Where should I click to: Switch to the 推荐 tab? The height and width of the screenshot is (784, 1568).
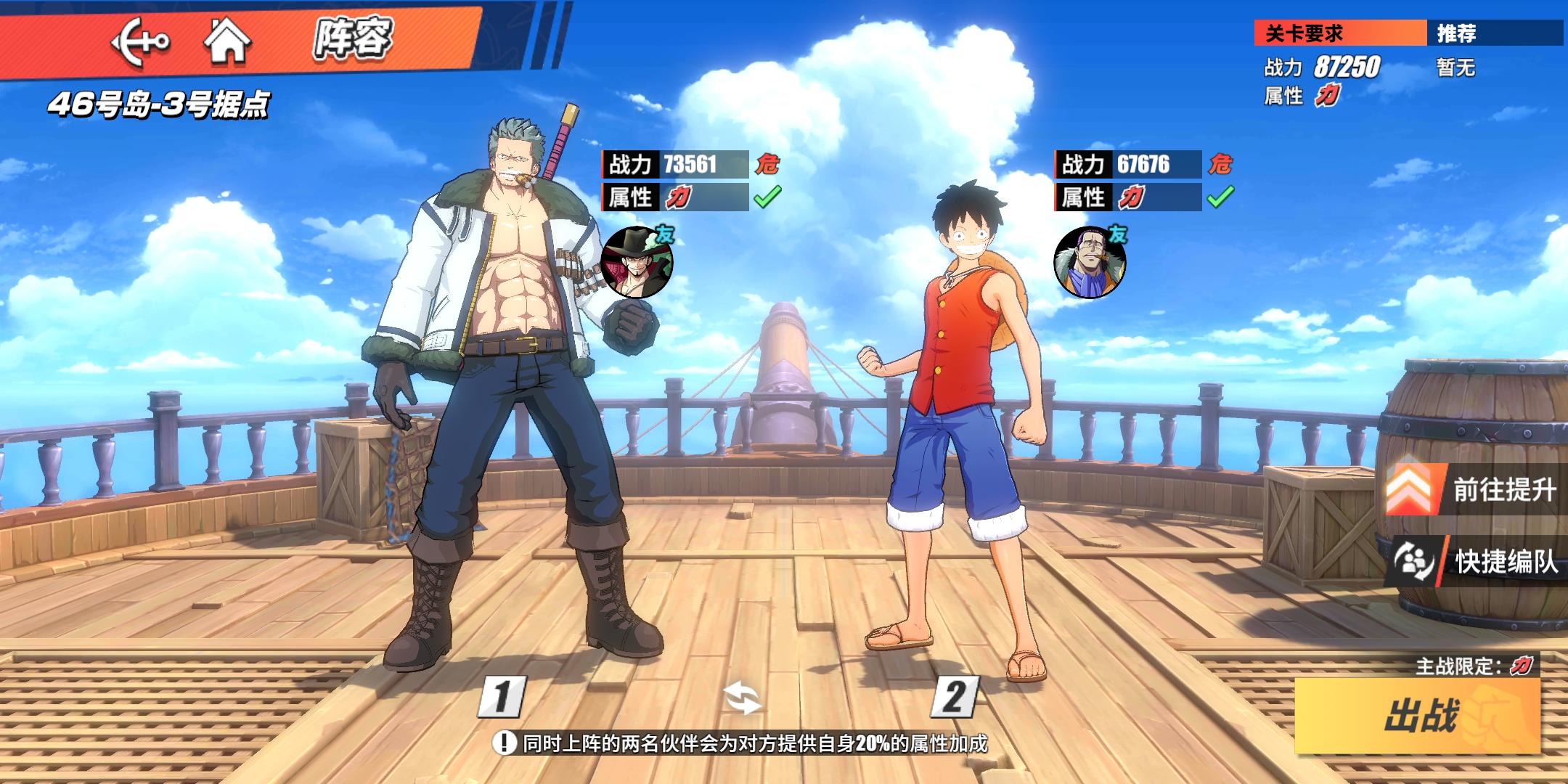[x=1495, y=33]
